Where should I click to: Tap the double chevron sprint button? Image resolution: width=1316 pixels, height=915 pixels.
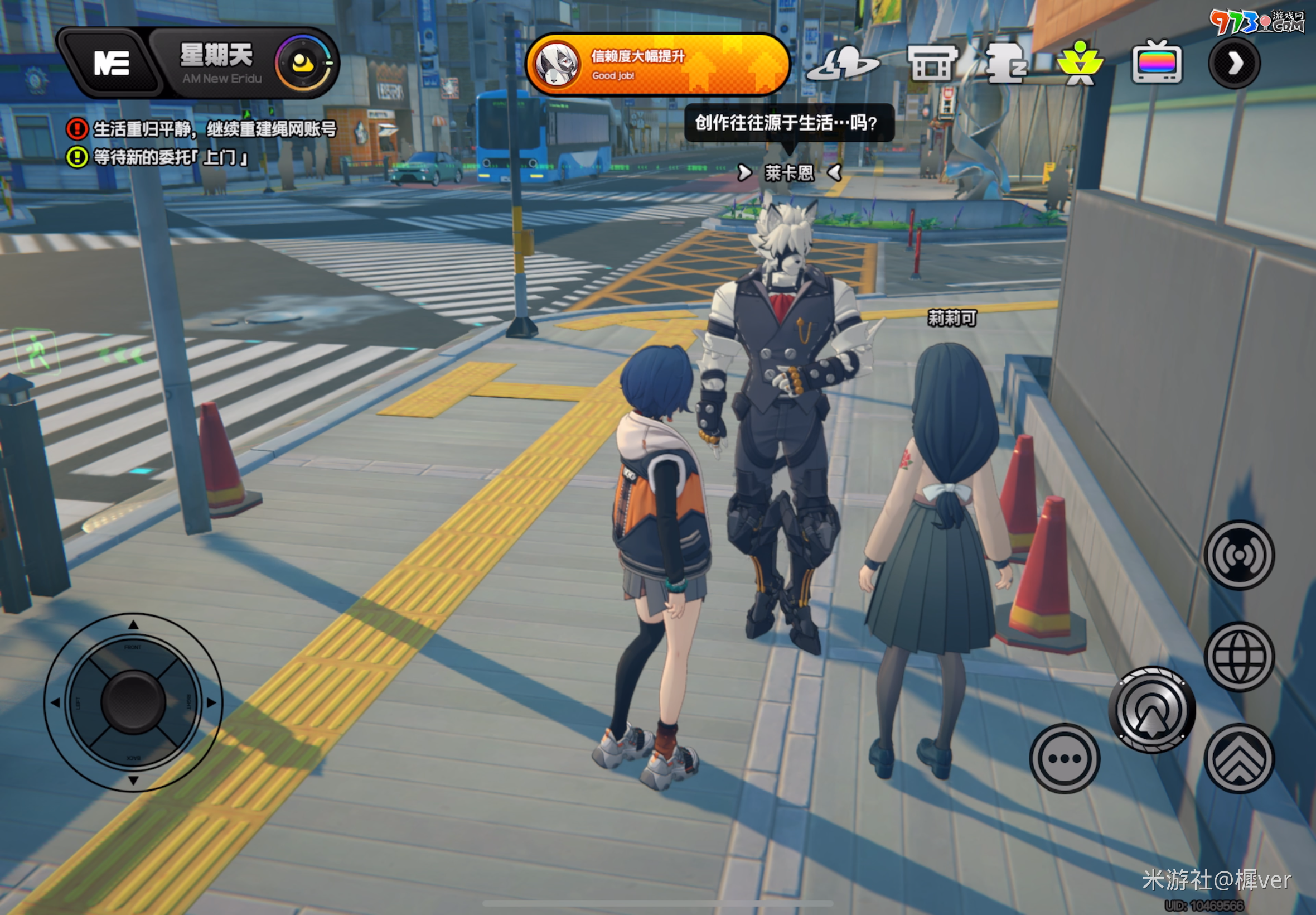click(x=1238, y=758)
